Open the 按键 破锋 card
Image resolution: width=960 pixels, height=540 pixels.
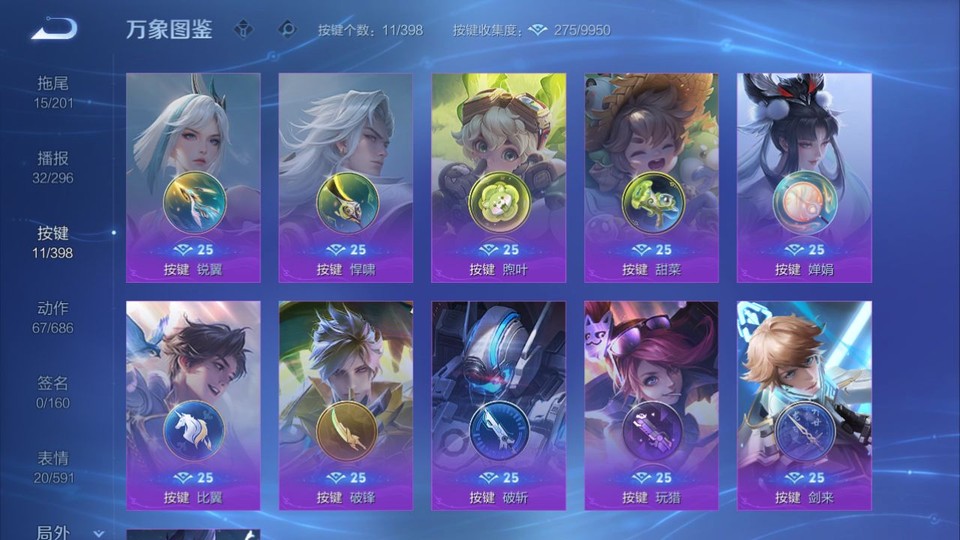tap(346, 406)
